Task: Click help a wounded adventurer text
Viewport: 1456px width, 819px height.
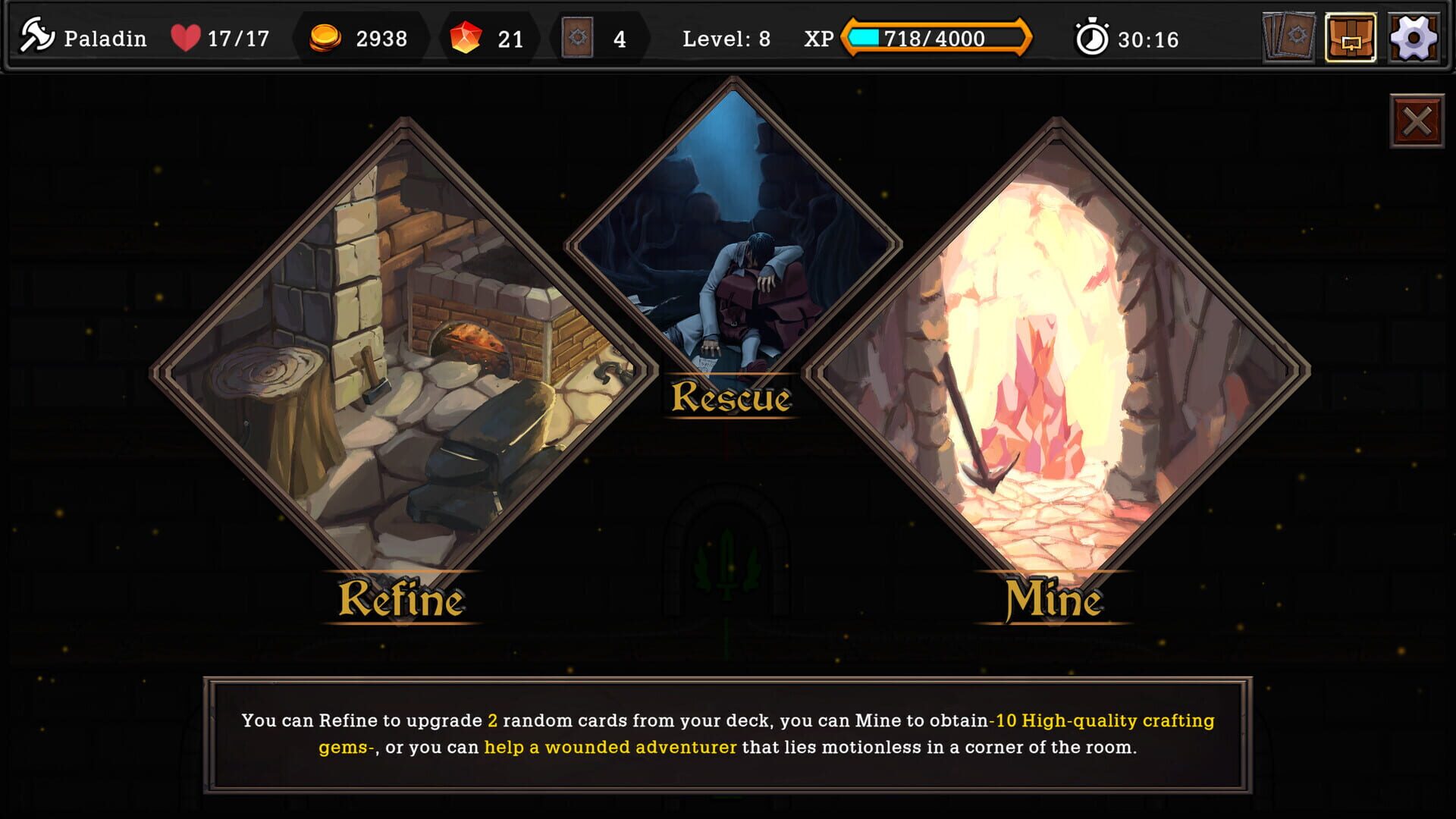Action: click(x=610, y=747)
